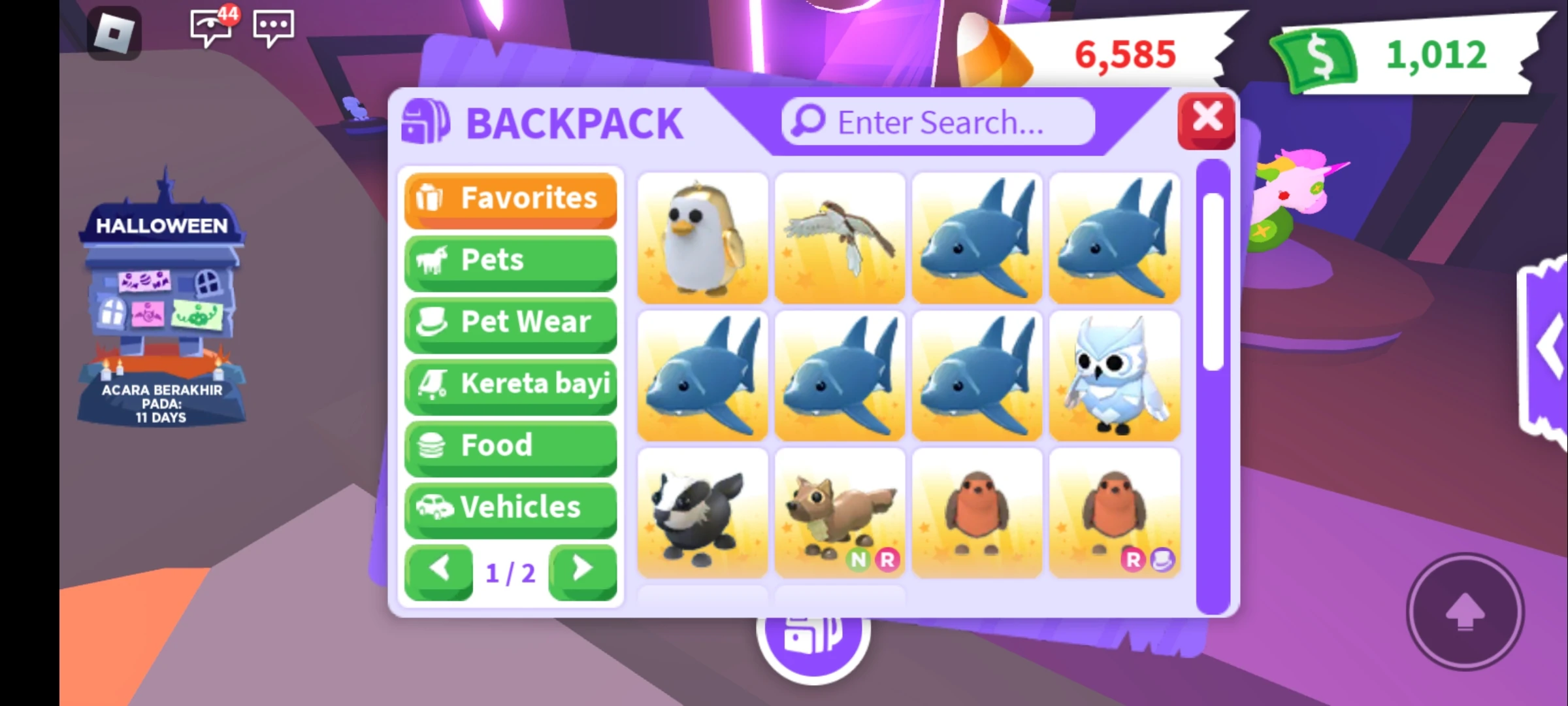Select the Pets category
Viewport: 1568px width, 706px height.
click(x=510, y=261)
